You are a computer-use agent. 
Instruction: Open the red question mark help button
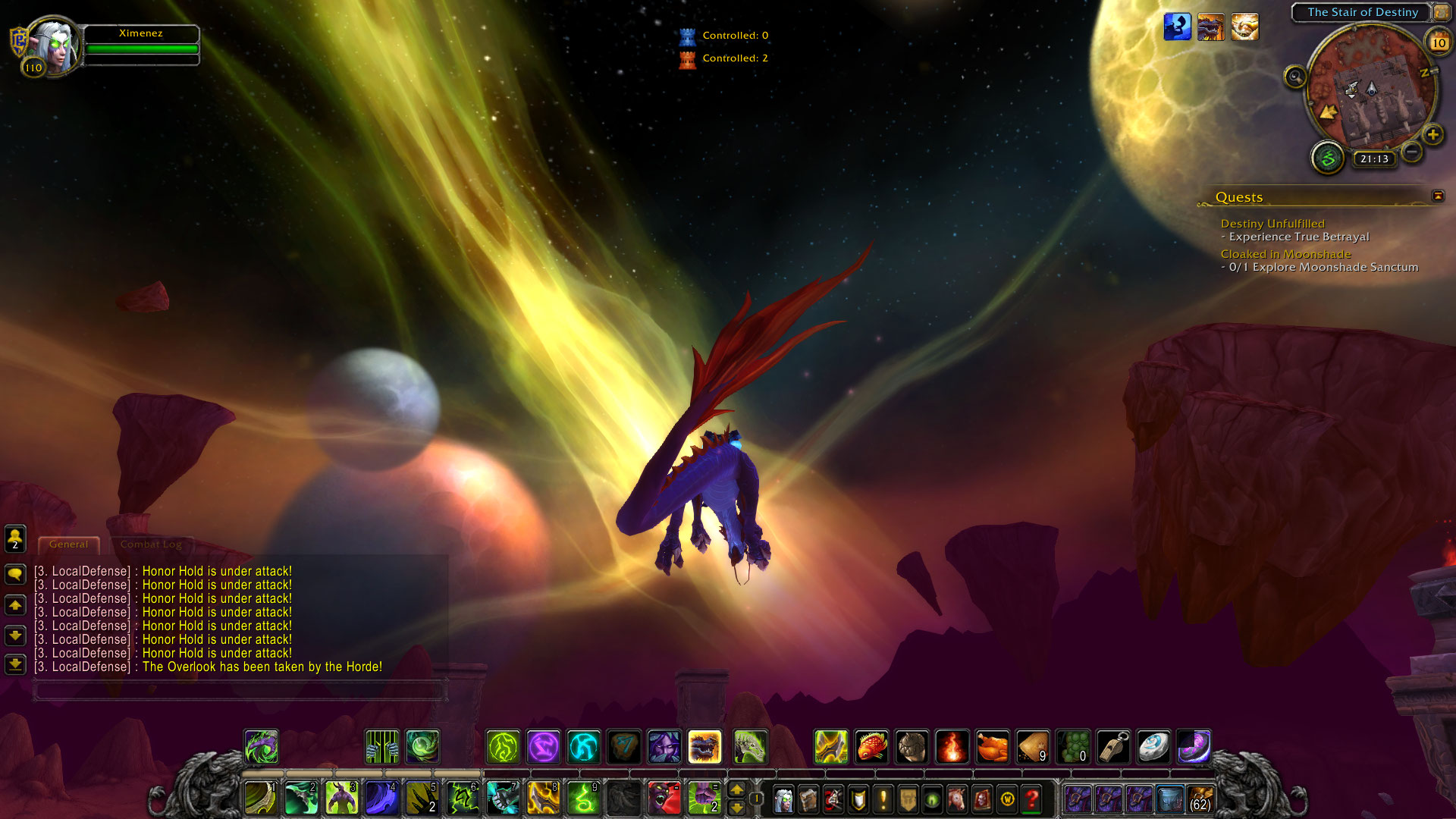(1031, 799)
